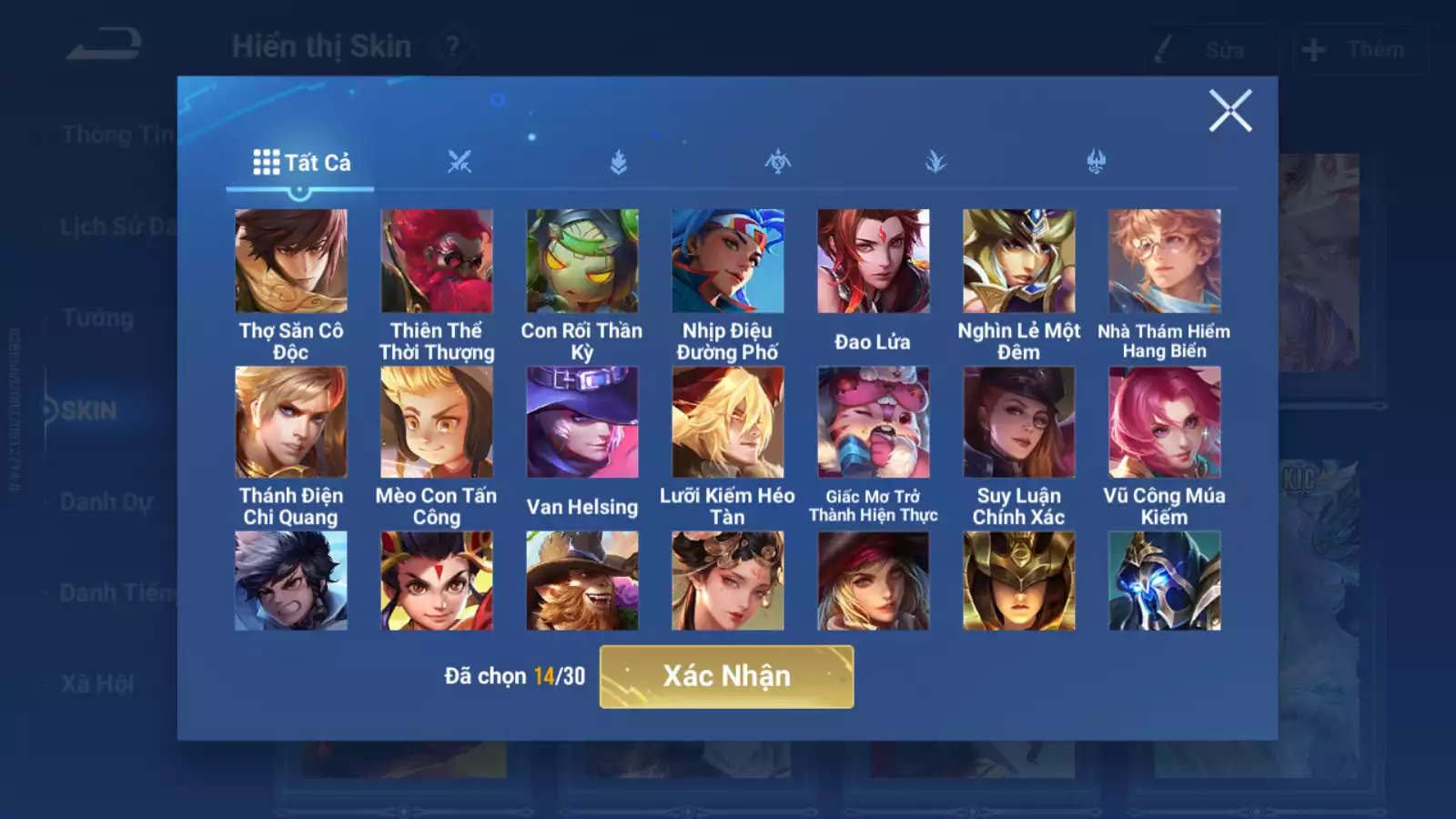Pick the Nhà Thám Hiểm Hang Biển skin

(1165, 262)
